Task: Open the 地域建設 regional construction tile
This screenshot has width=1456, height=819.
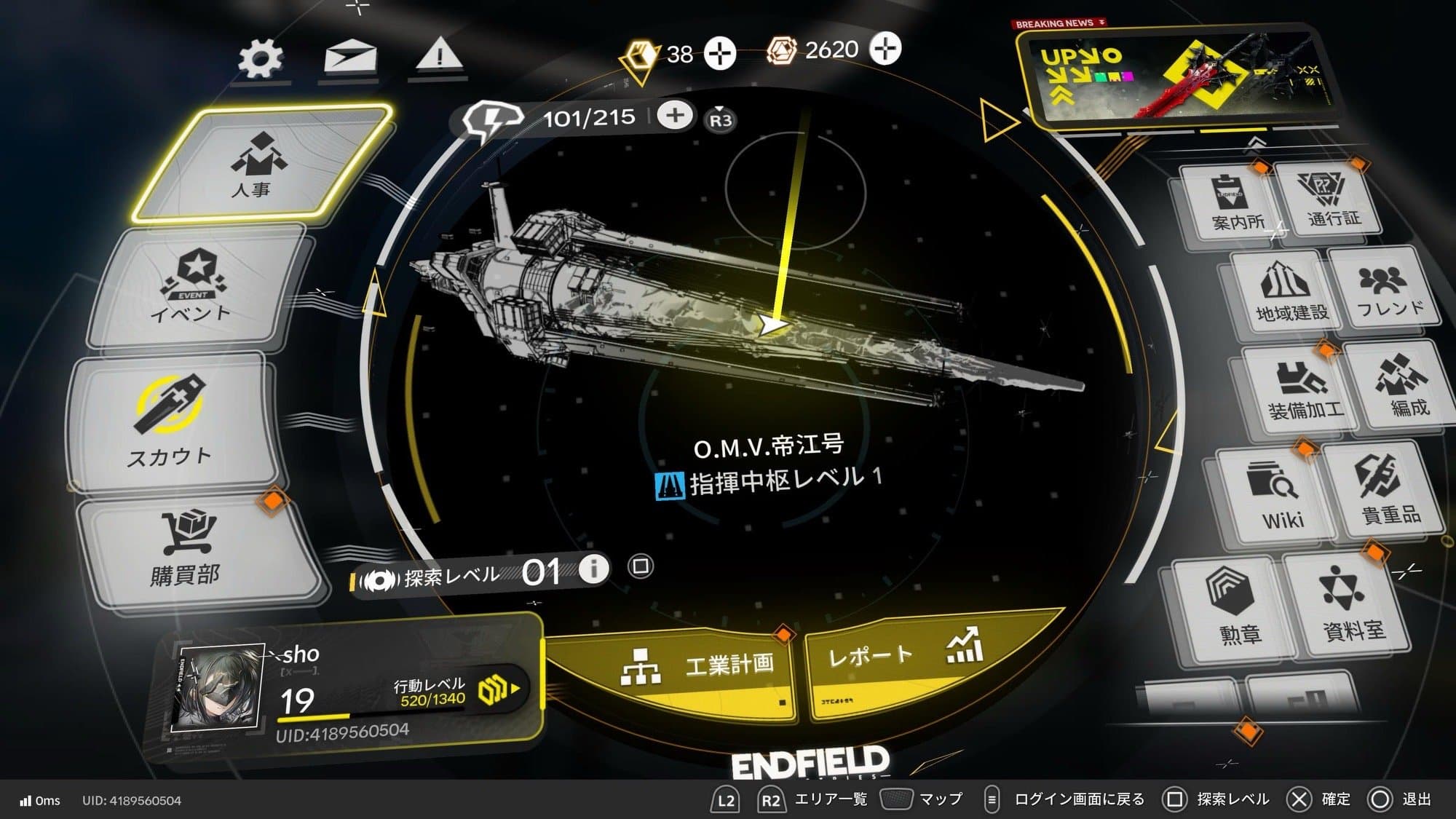Action: (1289, 293)
